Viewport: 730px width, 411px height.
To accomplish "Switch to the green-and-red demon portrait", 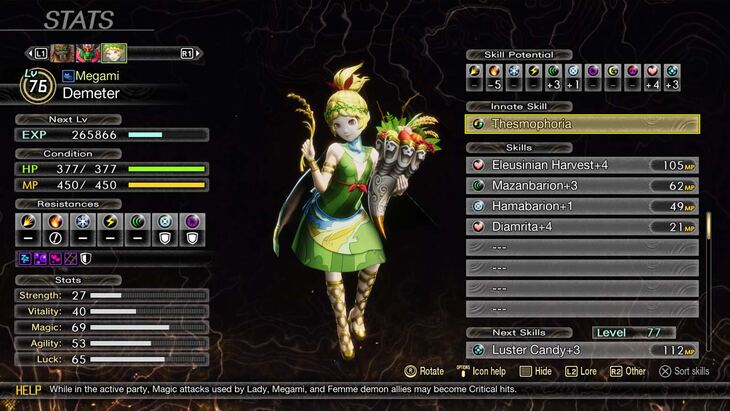I will click(88, 52).
